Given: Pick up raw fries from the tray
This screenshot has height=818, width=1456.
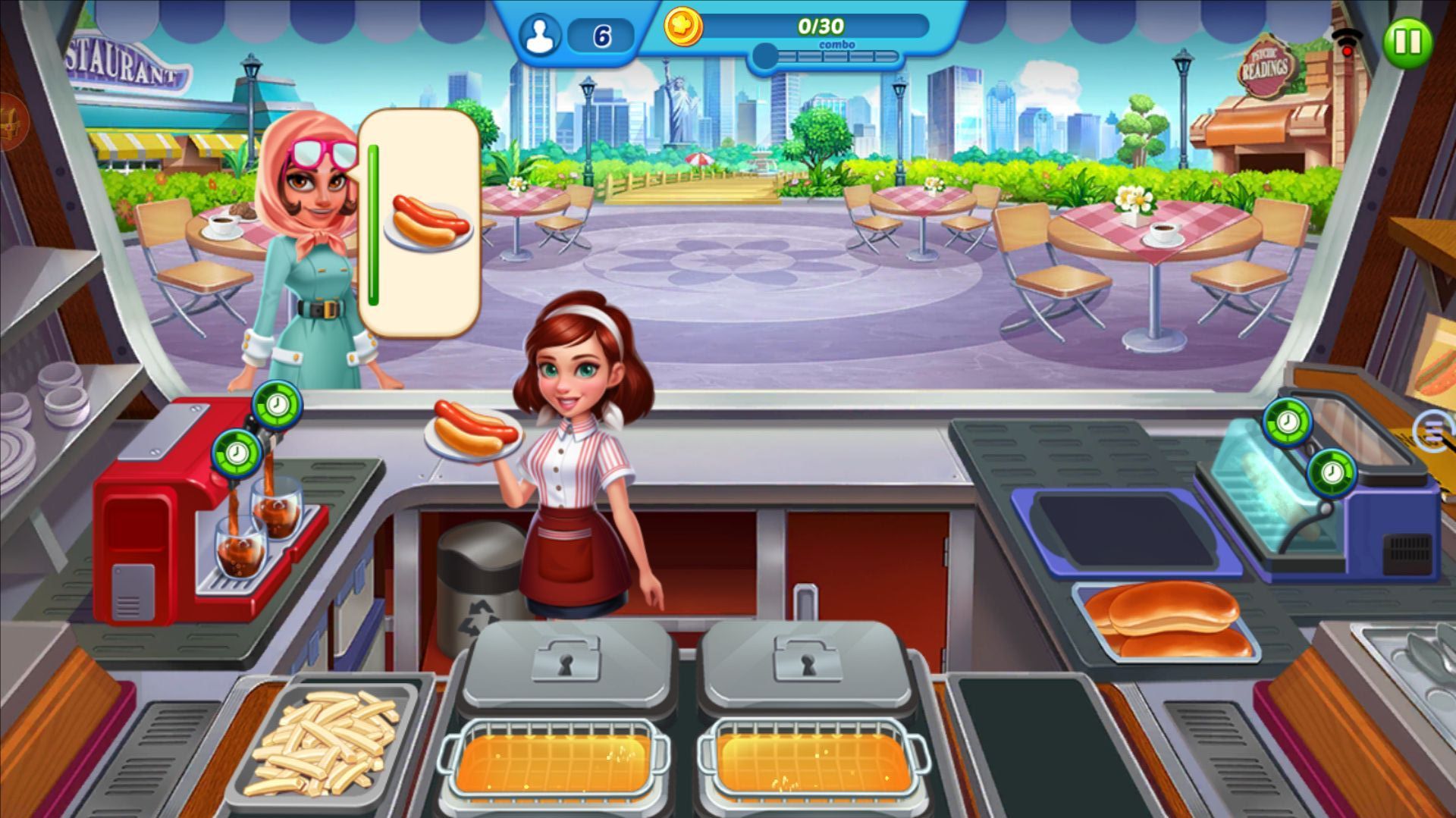Looking at the screenshot, I should 326,738.
